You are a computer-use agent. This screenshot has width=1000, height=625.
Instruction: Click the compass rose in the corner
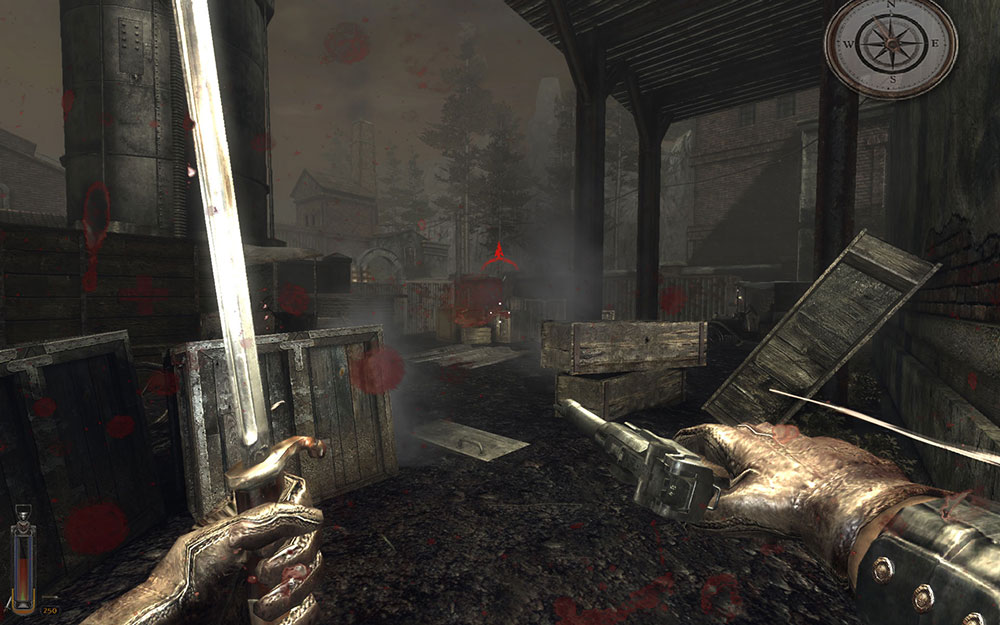[890, 47]
